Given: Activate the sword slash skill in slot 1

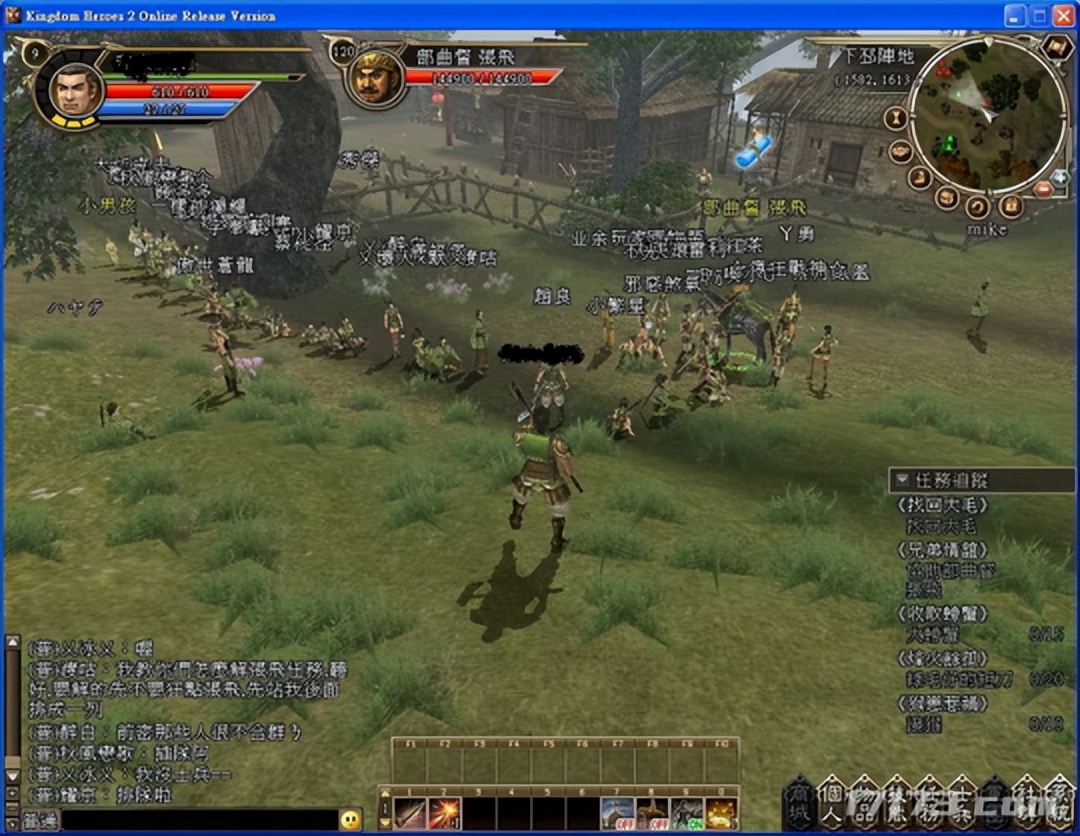Looking at the screenshot, I should pos(410,813).
